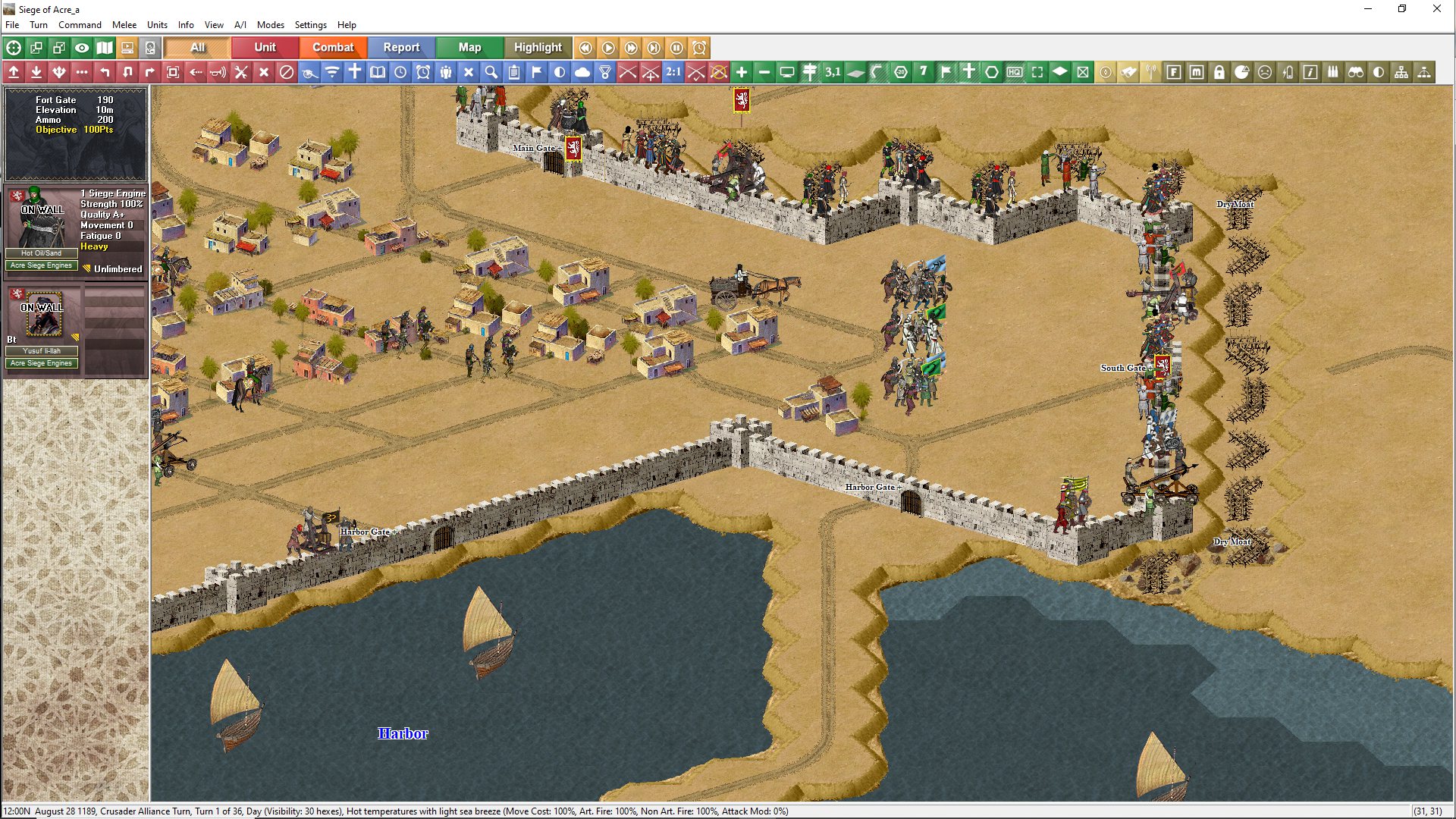
Task: Open the Command menu
Action: pos(80,25)
